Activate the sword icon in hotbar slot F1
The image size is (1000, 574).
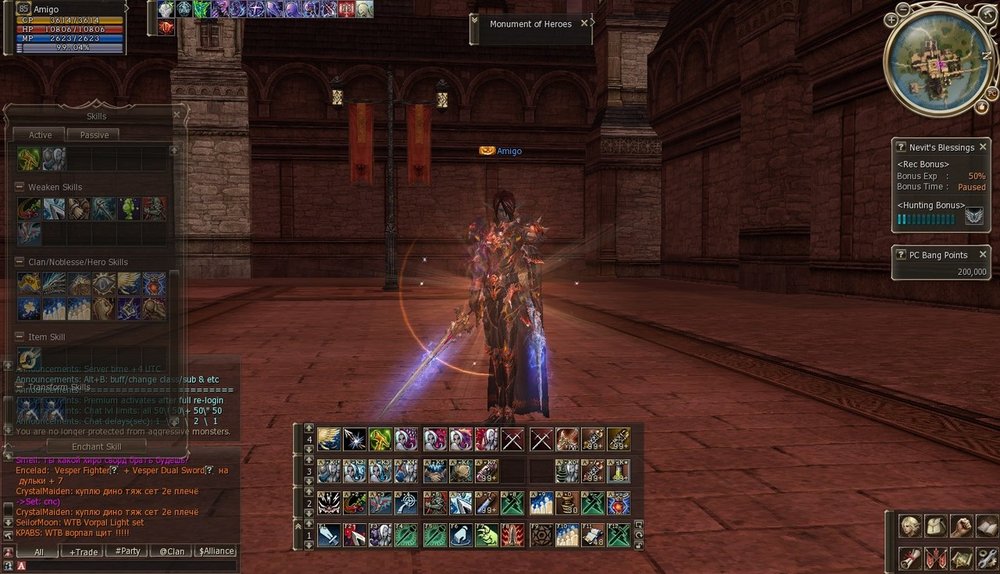pos(329,535)
